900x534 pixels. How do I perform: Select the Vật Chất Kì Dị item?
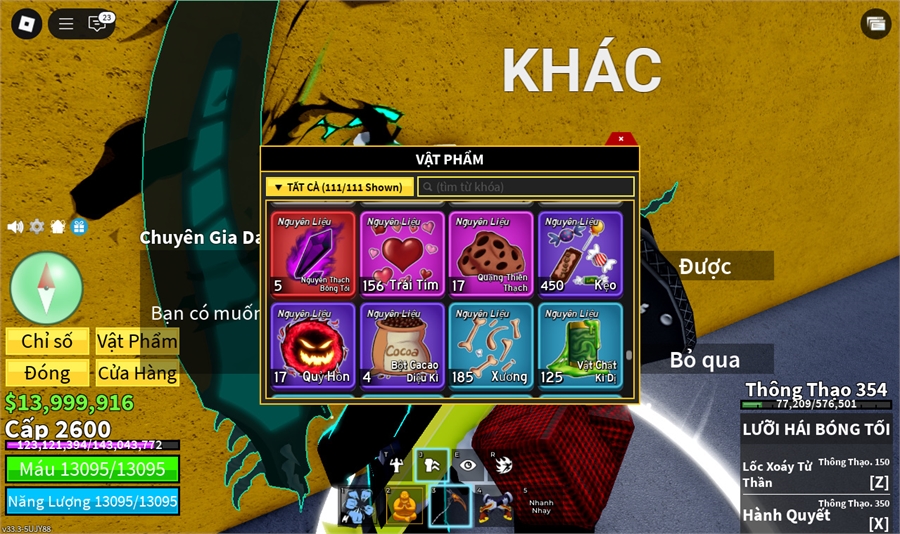[x=580, y=345]
